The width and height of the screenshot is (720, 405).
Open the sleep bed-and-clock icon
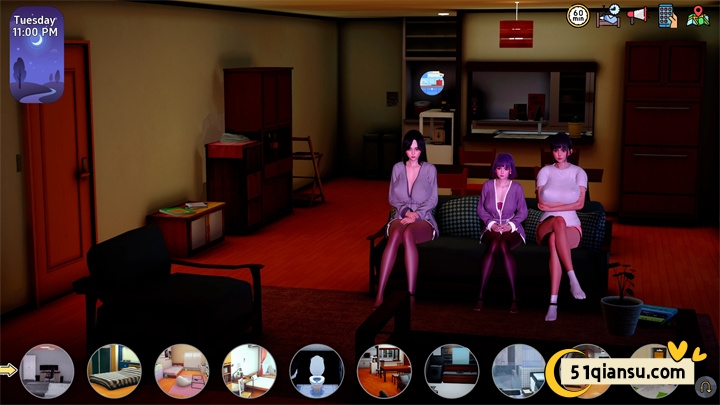608,16
